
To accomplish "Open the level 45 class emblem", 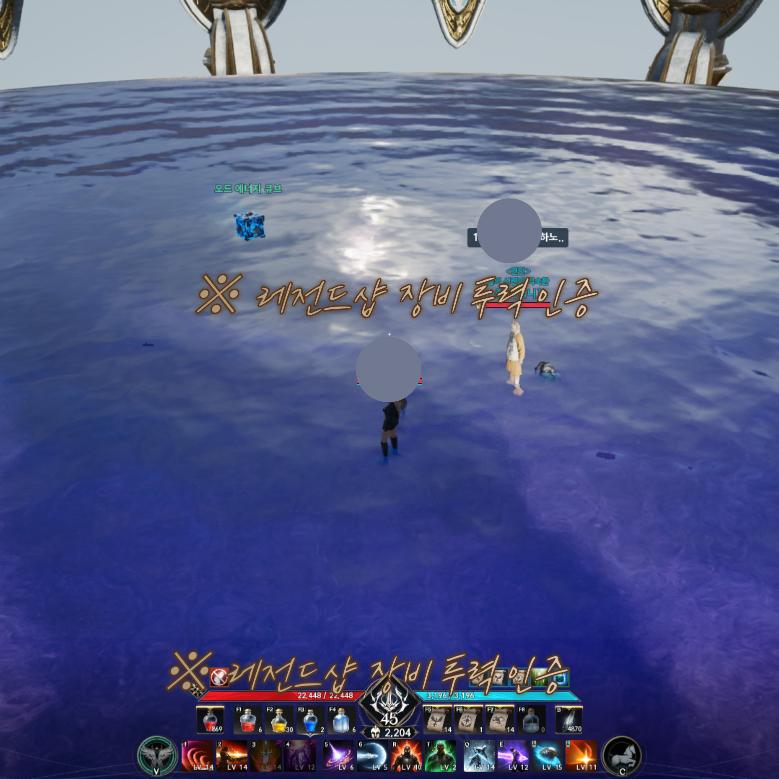I will point(389,704).
